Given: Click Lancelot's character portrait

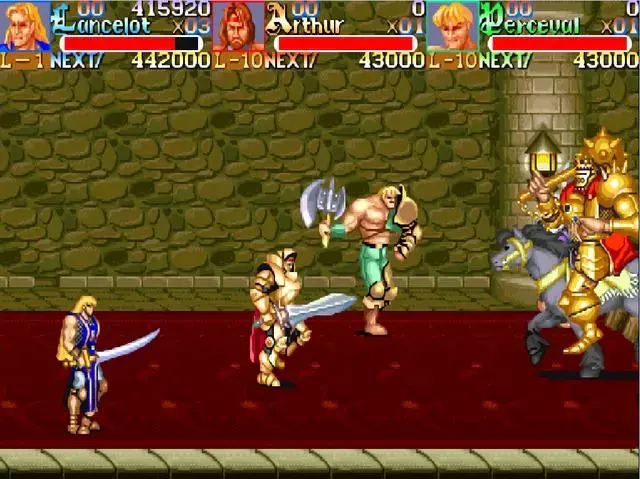Looking at the screenshot, I should 25,26.
